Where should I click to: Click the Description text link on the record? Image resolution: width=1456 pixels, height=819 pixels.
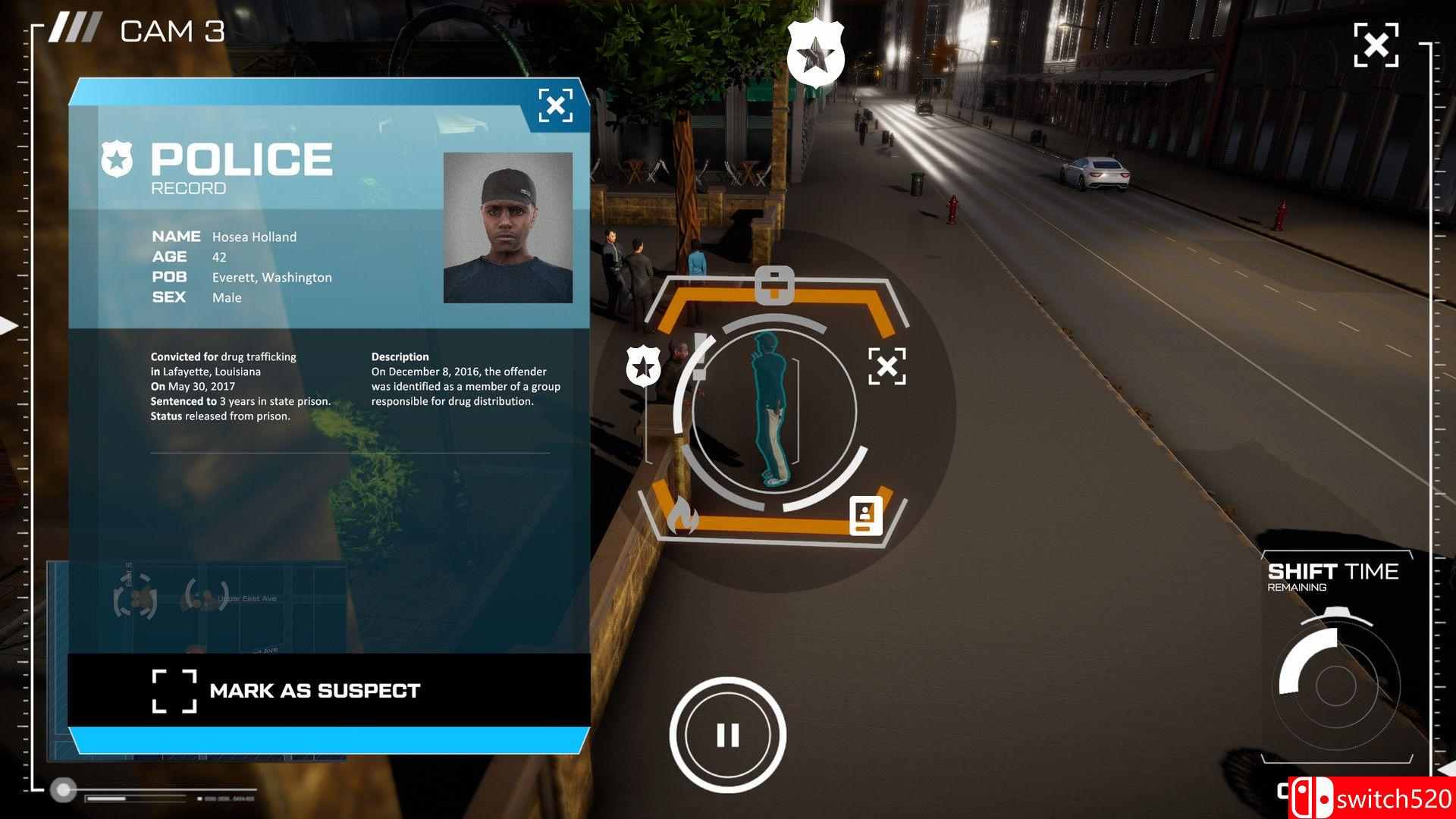coord(400,356)
